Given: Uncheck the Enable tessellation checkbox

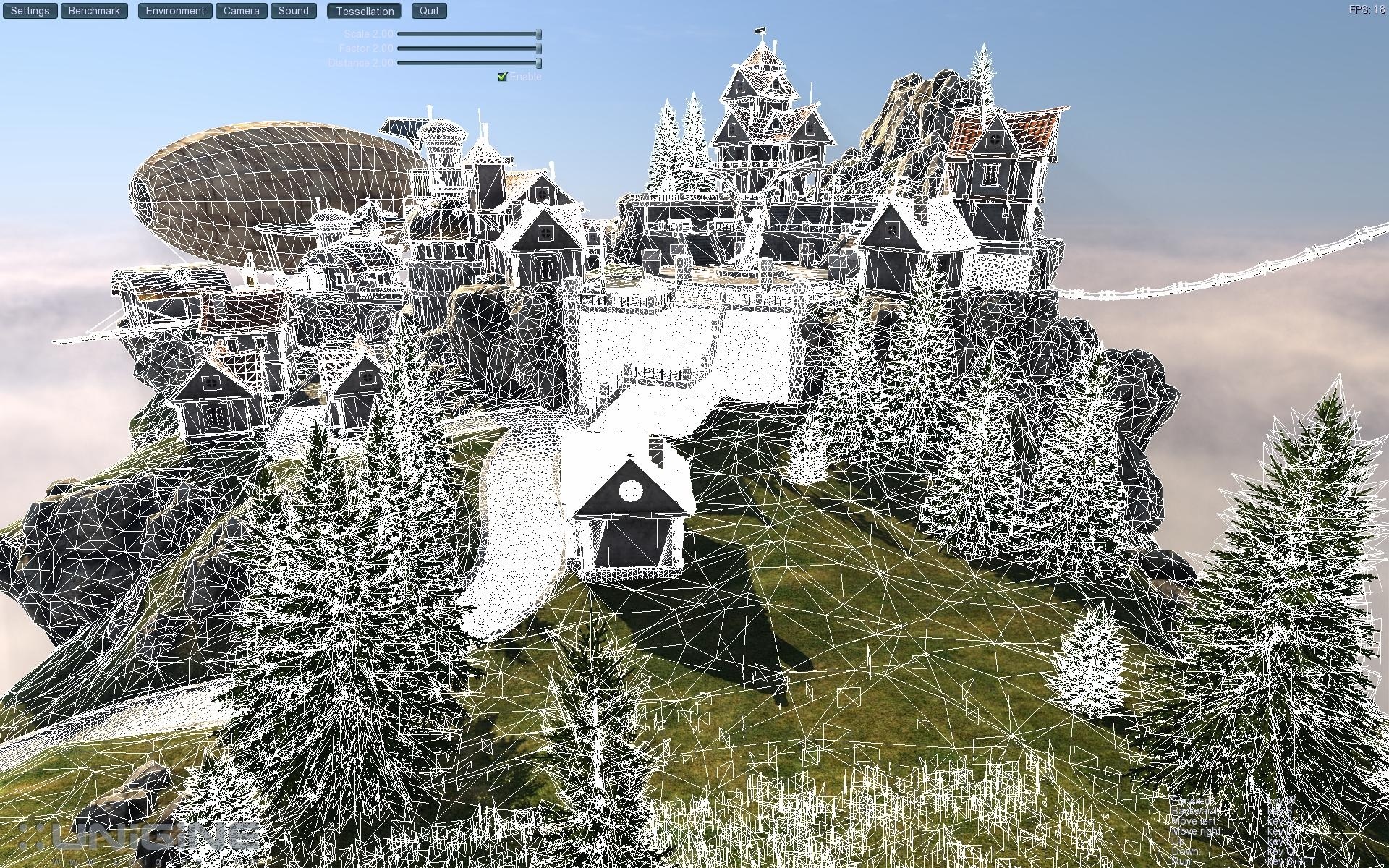Looking at the screenshot, I should tap(504, 75).
